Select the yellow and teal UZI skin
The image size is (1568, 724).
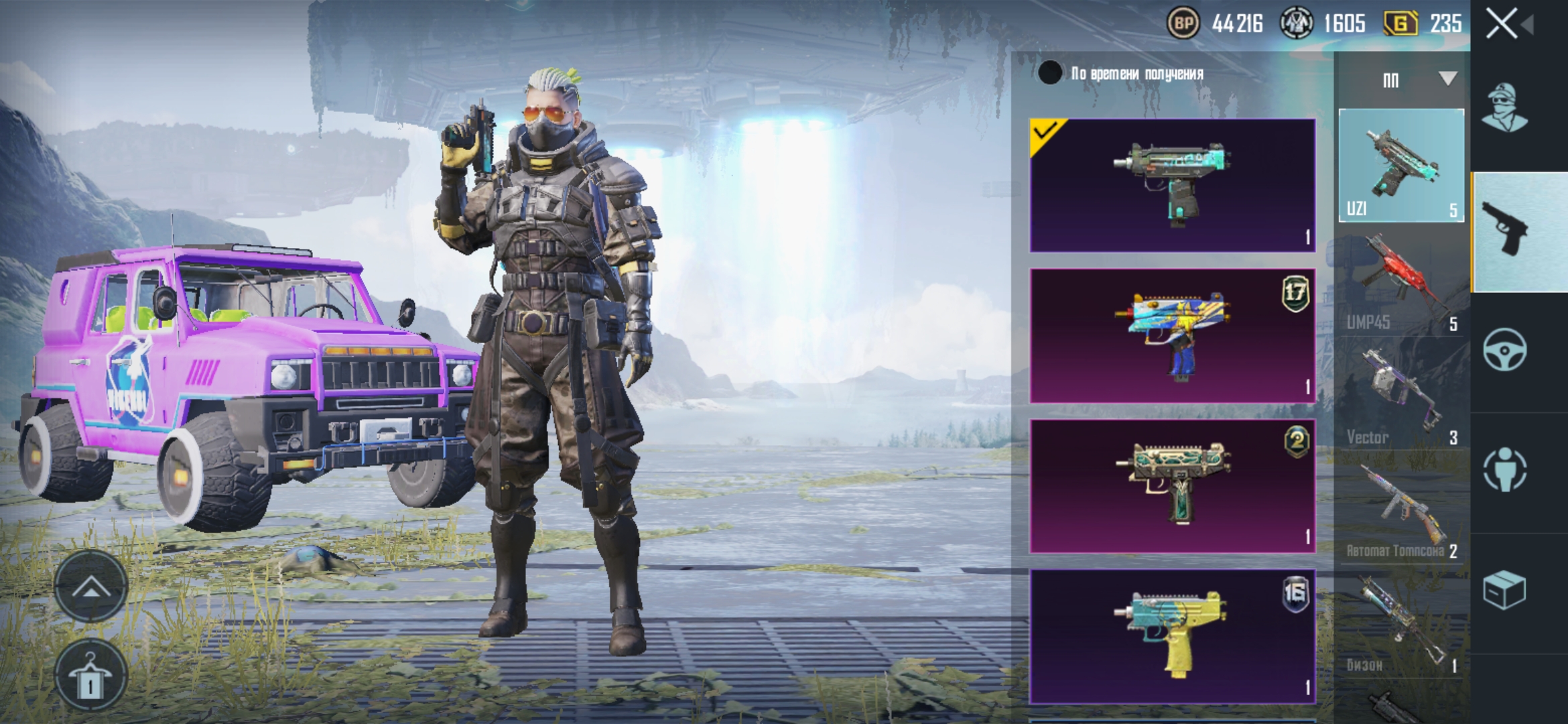point(1172,636)
